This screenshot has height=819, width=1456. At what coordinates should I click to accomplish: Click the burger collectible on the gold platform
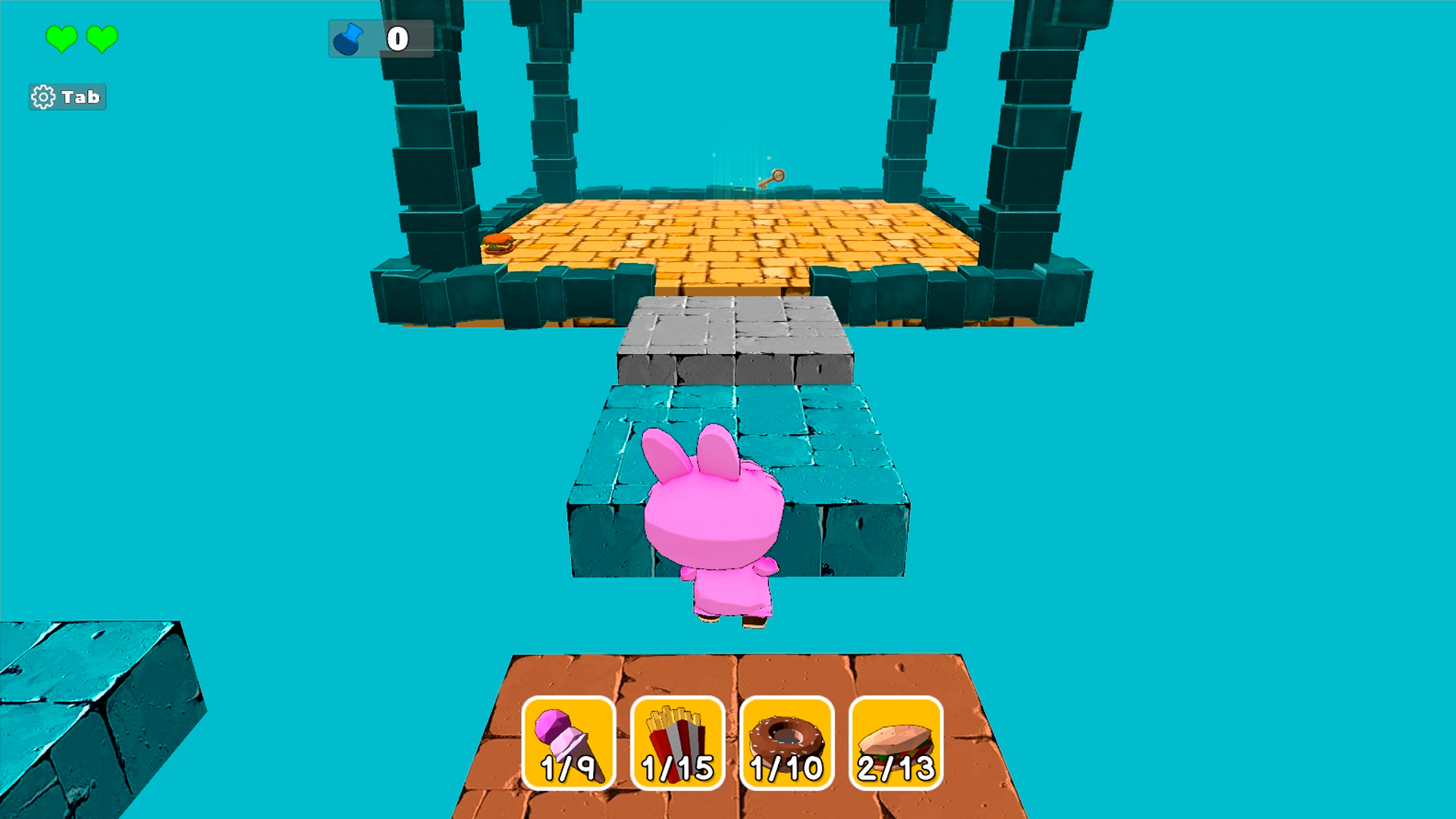point(495,246)
